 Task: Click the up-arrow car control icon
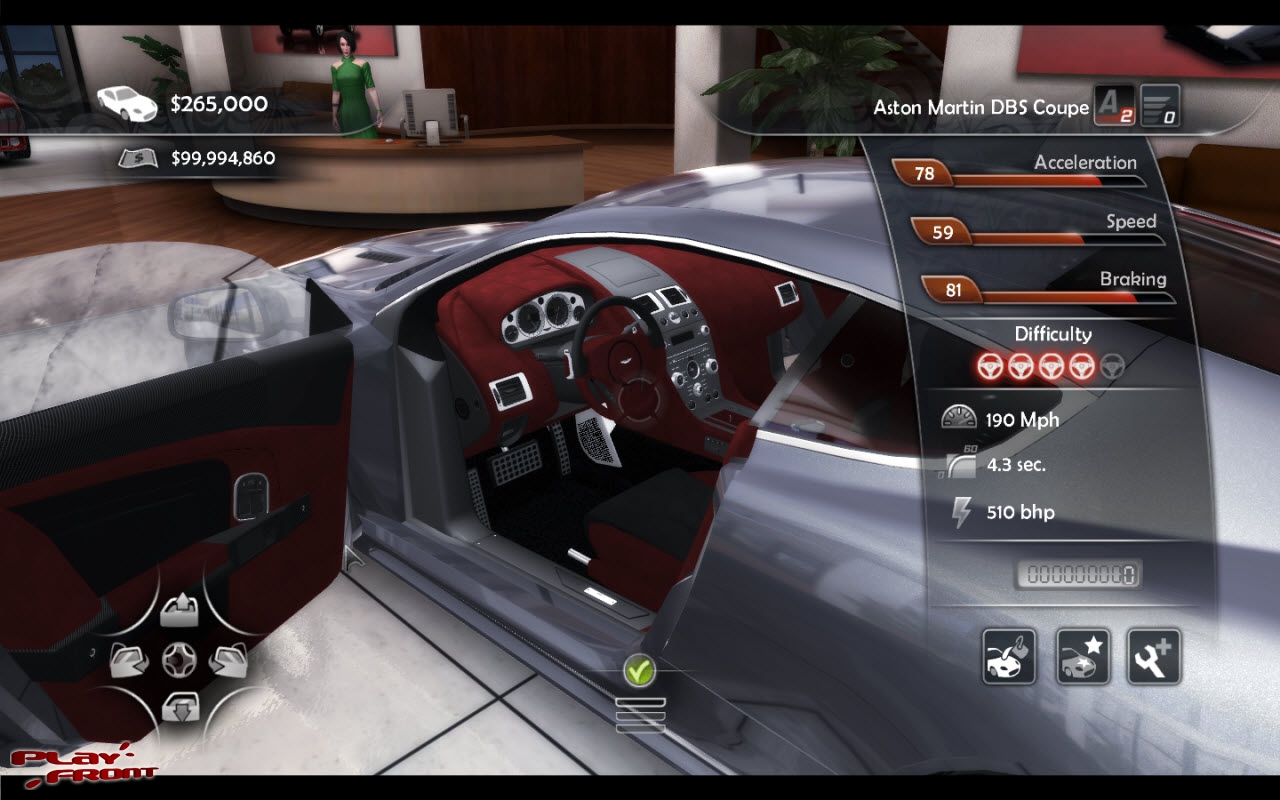[x=181, y=607]
